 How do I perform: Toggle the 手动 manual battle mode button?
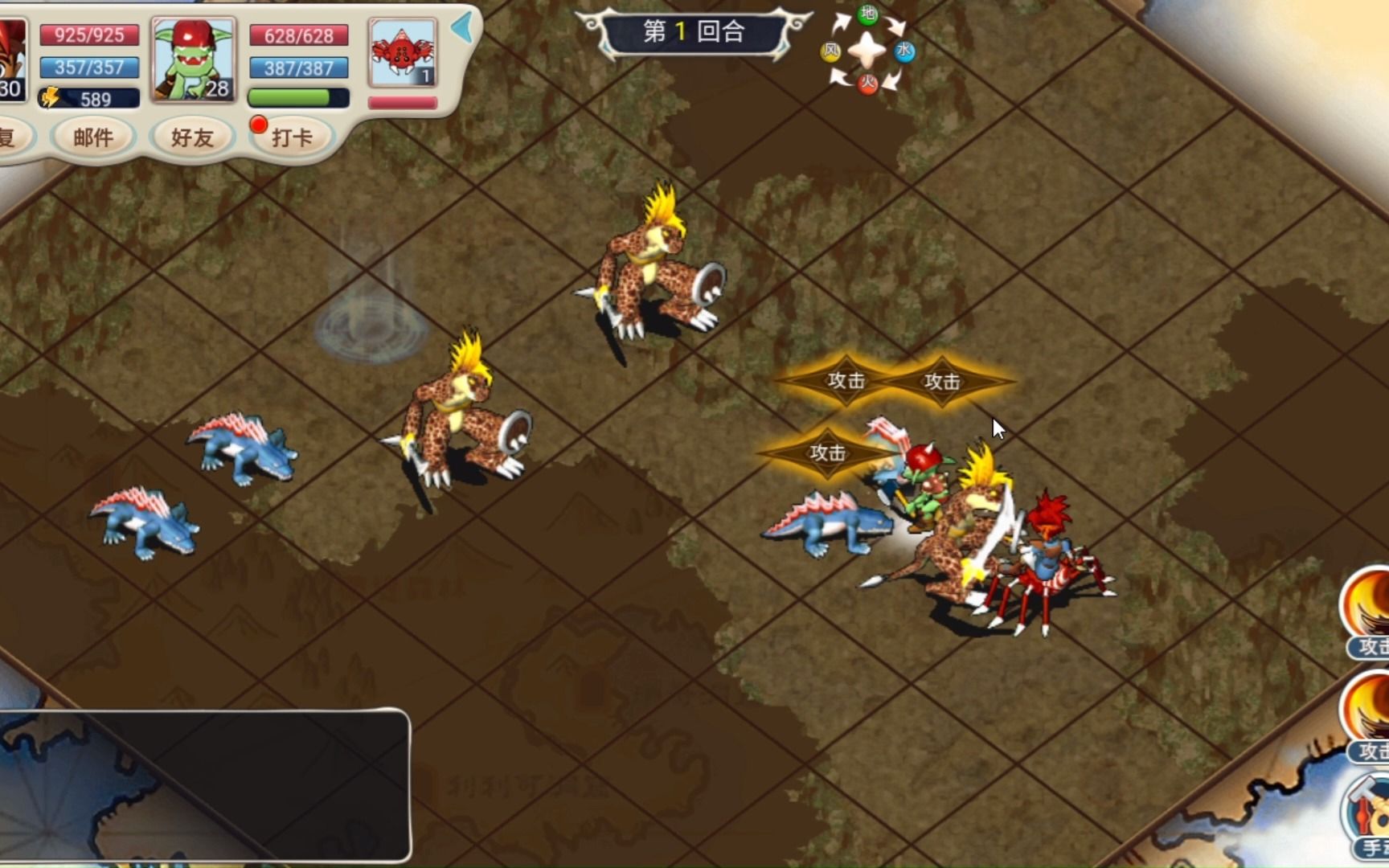1368,816
